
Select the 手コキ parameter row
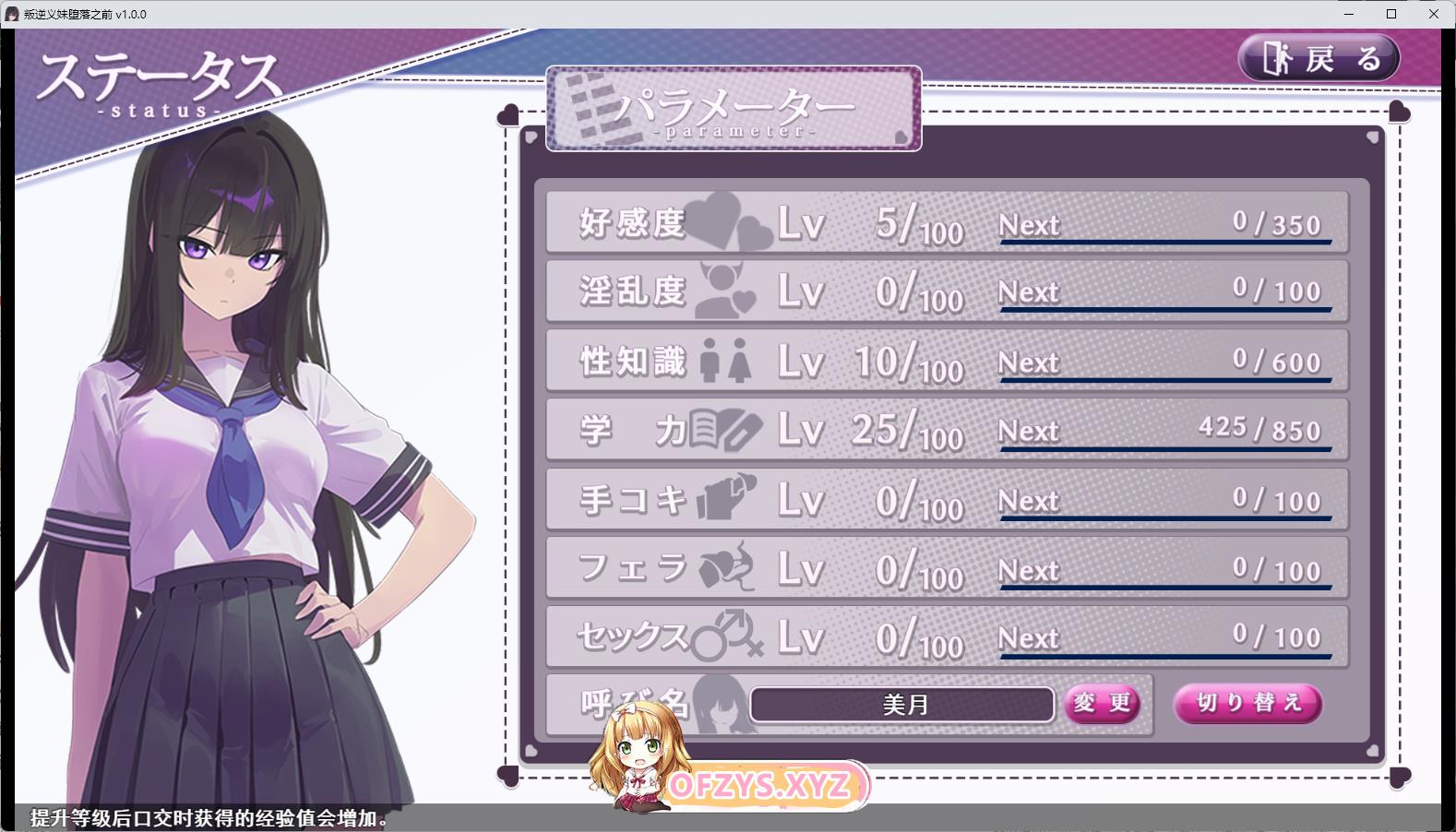(x=946, y=500)
